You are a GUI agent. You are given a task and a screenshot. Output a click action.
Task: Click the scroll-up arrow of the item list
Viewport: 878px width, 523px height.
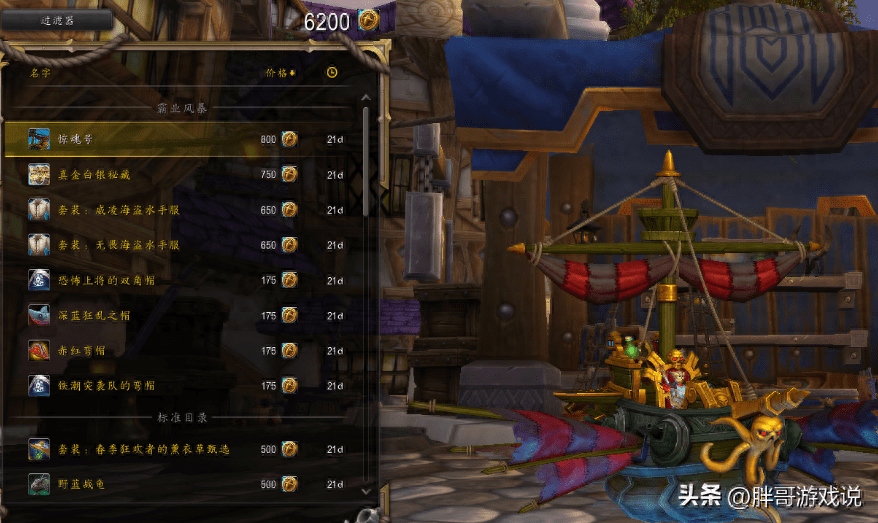pos(365,97)
